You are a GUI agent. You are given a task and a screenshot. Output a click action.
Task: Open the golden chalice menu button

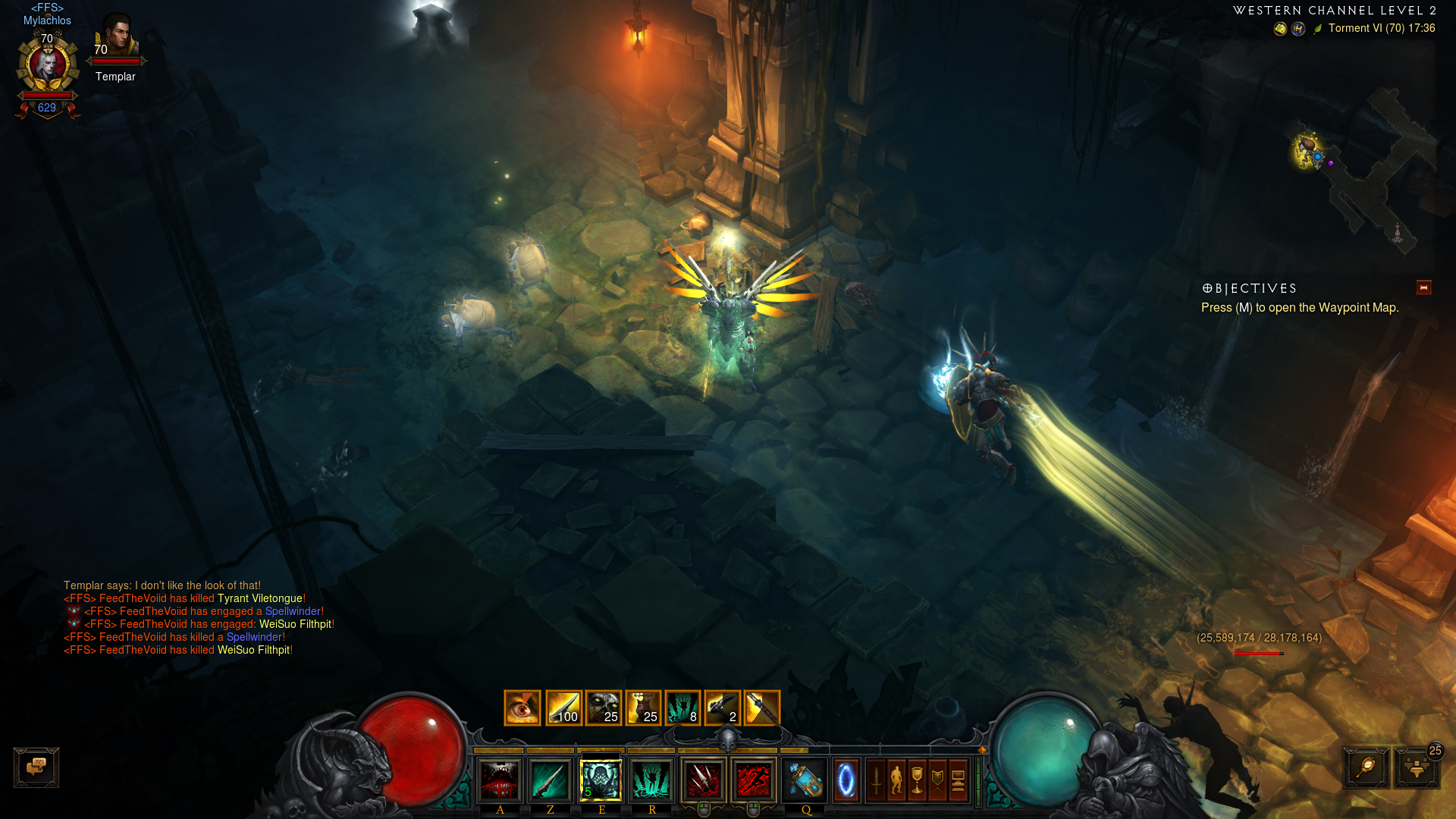[x=918, y=780]
